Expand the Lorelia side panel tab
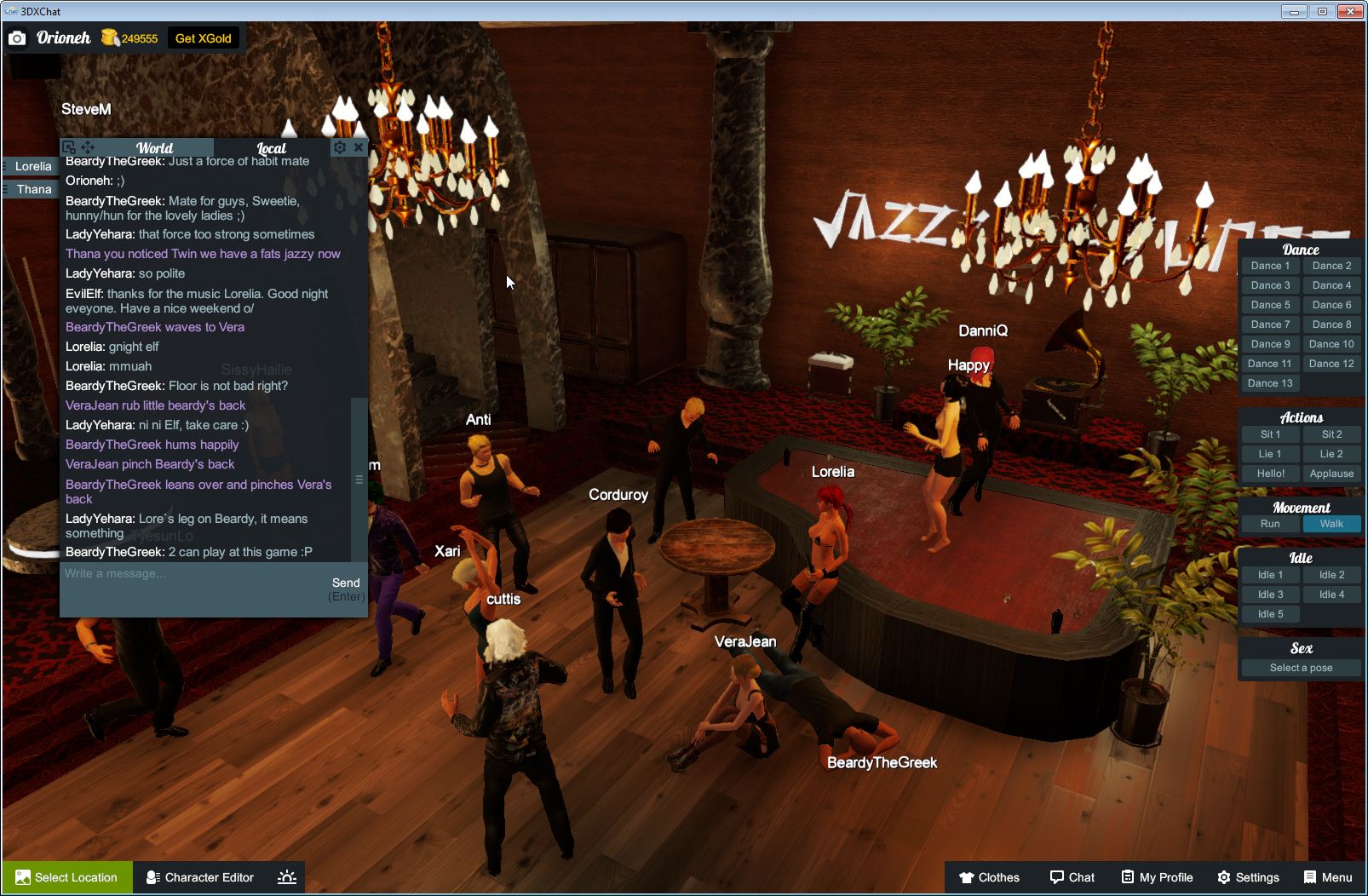Screen dimensions: 1368x896 point(32,166)
